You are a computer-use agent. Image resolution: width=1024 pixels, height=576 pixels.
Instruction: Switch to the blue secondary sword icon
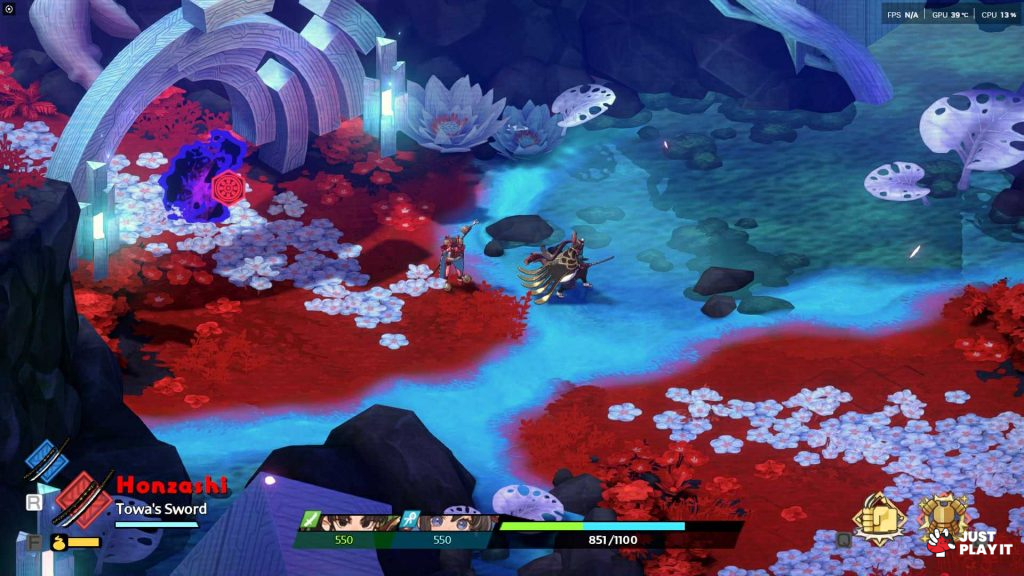[46, 461]
